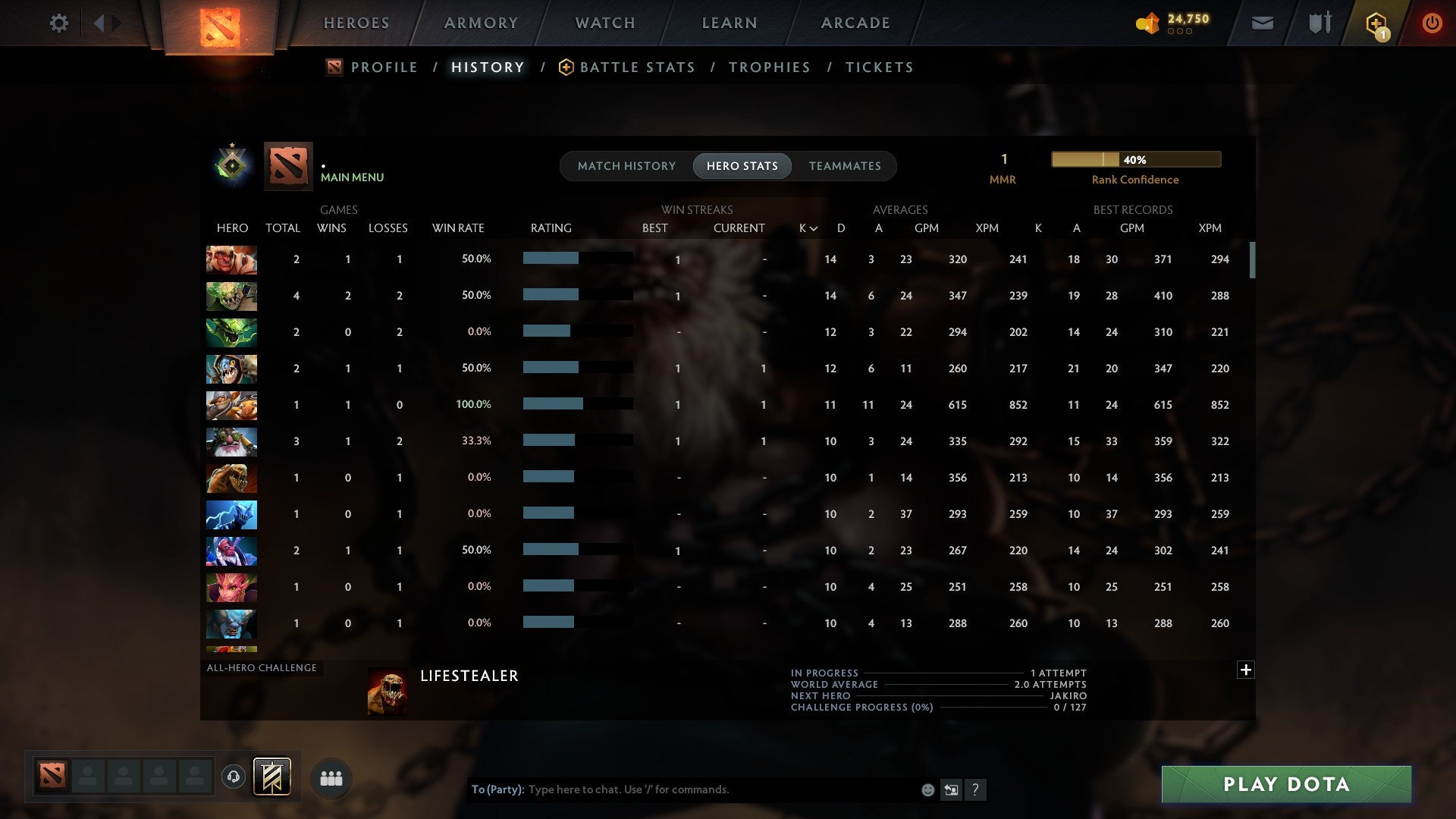1456x819 pixels.
Task: Click the chat help question mark button
Action: coord(977,789)
